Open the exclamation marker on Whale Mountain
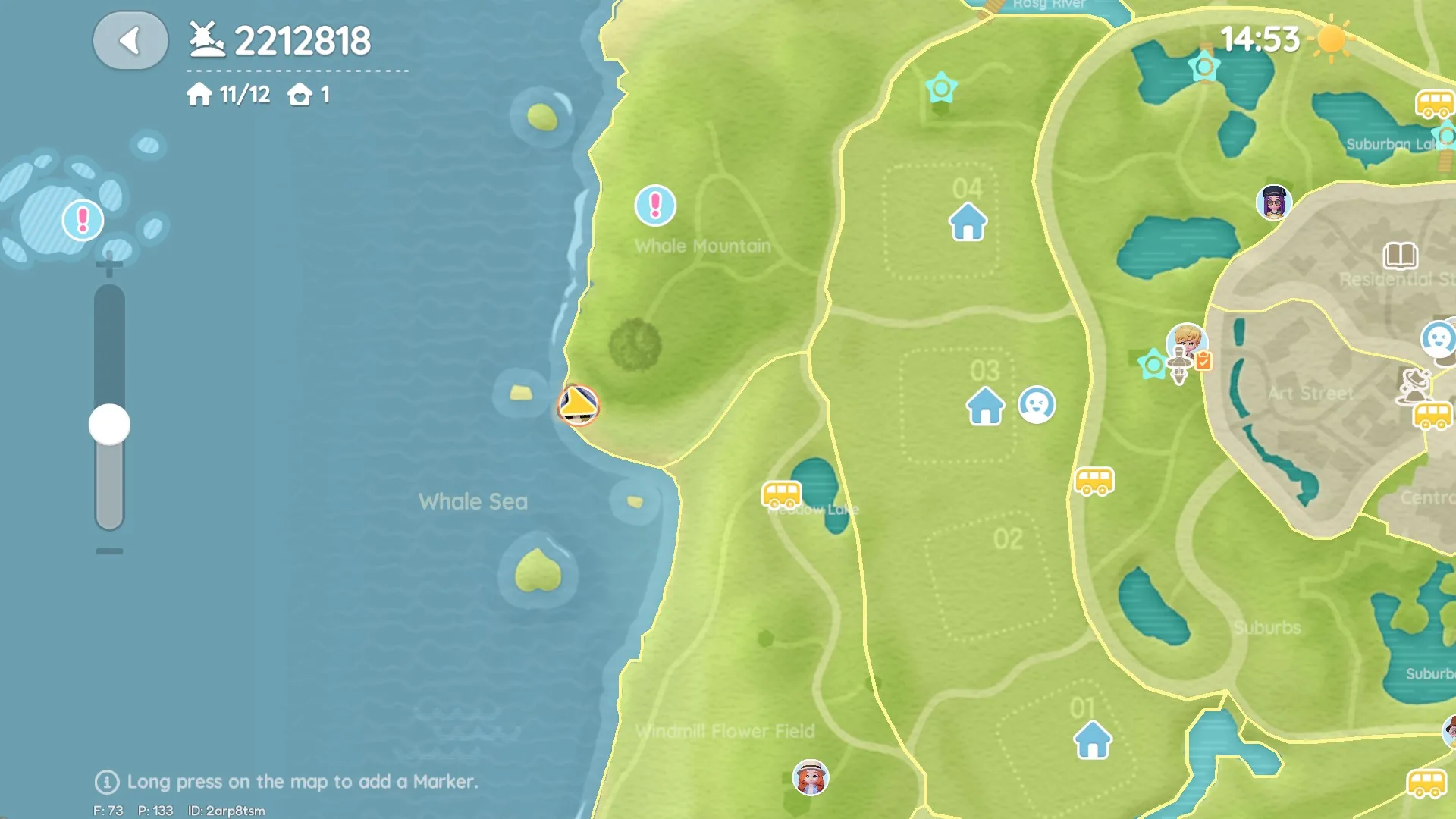 point(654,205)
